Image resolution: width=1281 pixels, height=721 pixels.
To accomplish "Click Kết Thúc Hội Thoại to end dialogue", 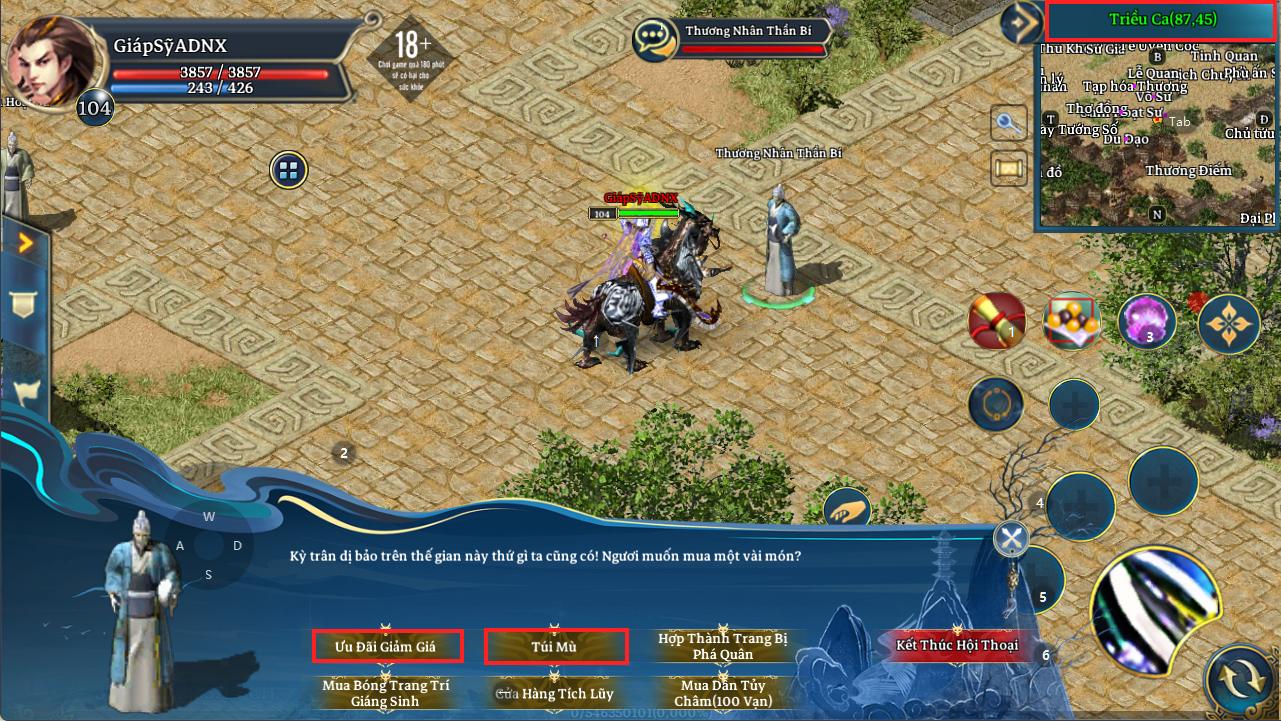I will point(957,645).
